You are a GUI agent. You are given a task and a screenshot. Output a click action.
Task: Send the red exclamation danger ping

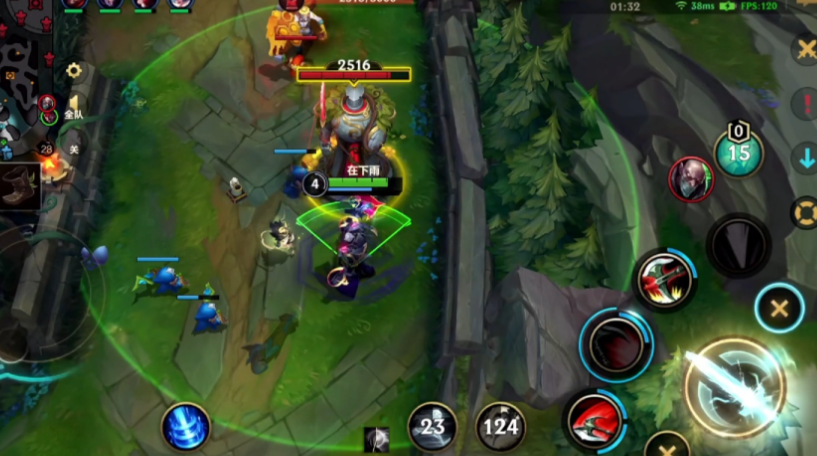[x=804, y=104]
